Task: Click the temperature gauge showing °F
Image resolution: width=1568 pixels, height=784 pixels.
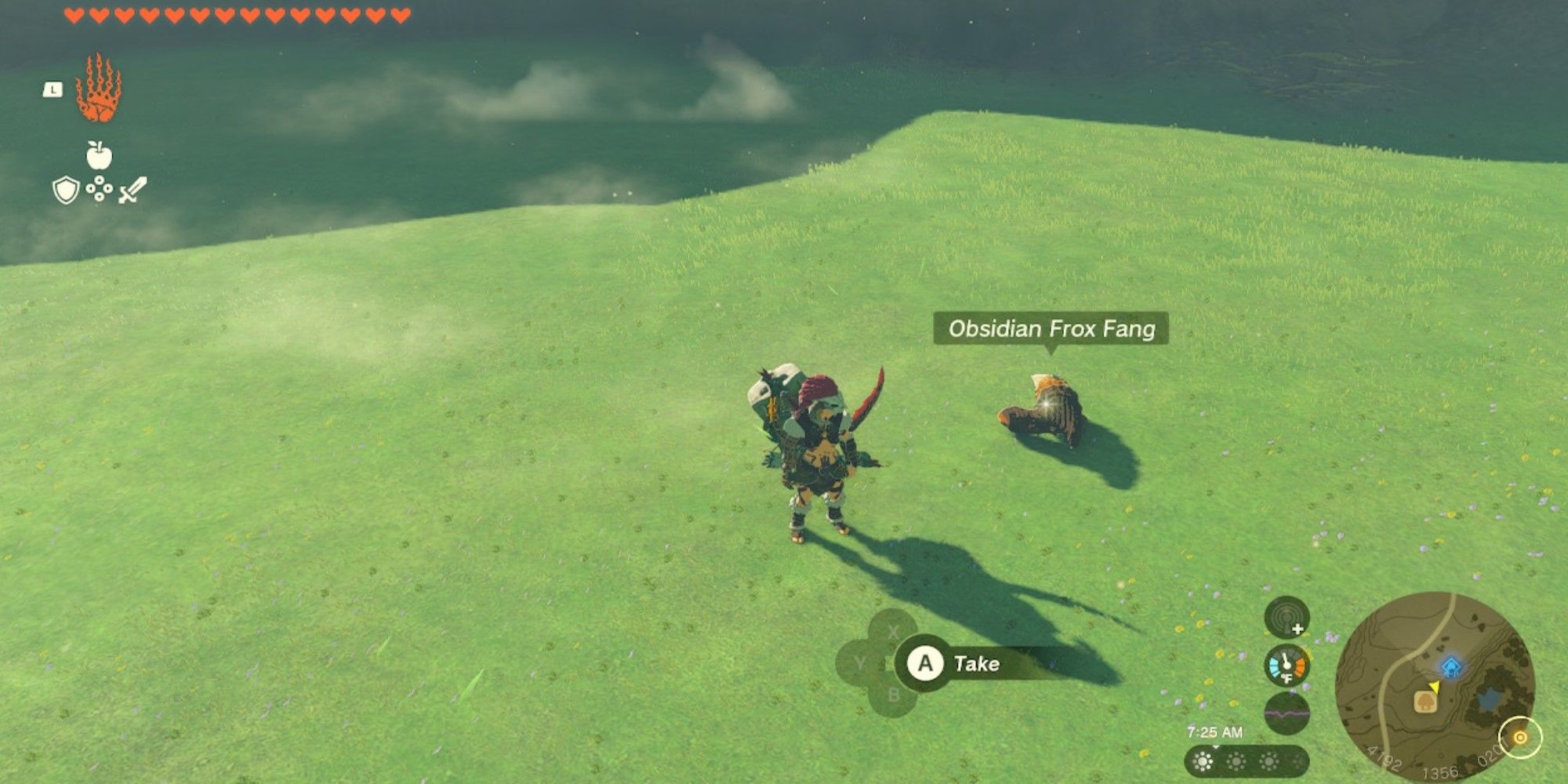Action: (1286, 666)
